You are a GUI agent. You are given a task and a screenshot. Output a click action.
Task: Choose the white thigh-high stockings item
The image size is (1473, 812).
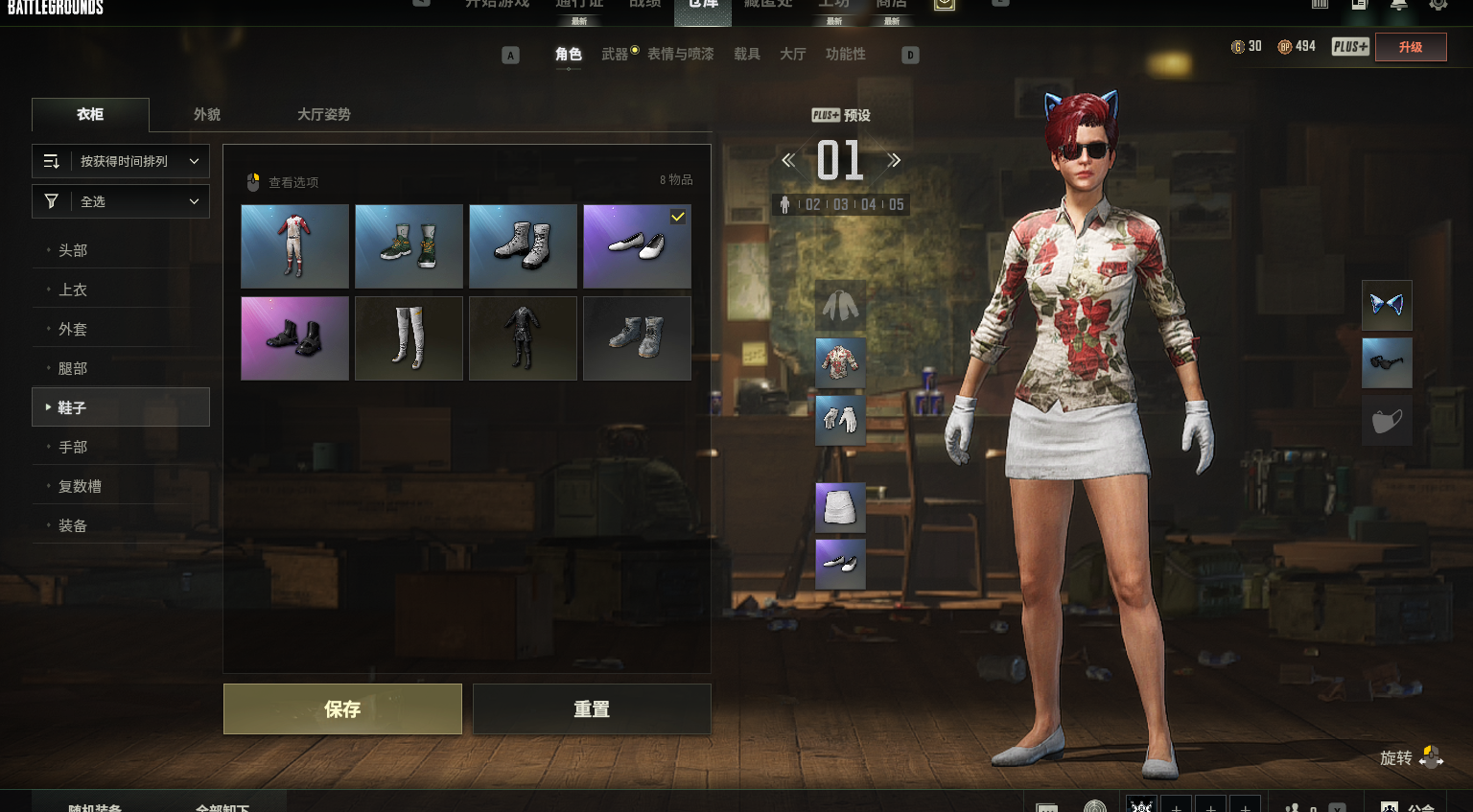point(409,338)
